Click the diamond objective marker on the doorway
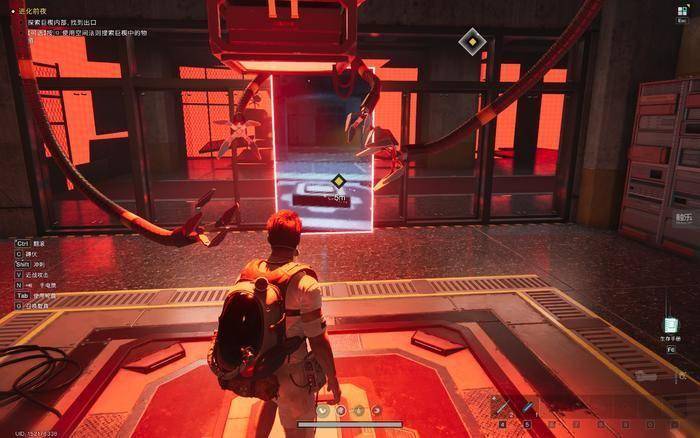700x438 pixels. (x=339, y=181)
